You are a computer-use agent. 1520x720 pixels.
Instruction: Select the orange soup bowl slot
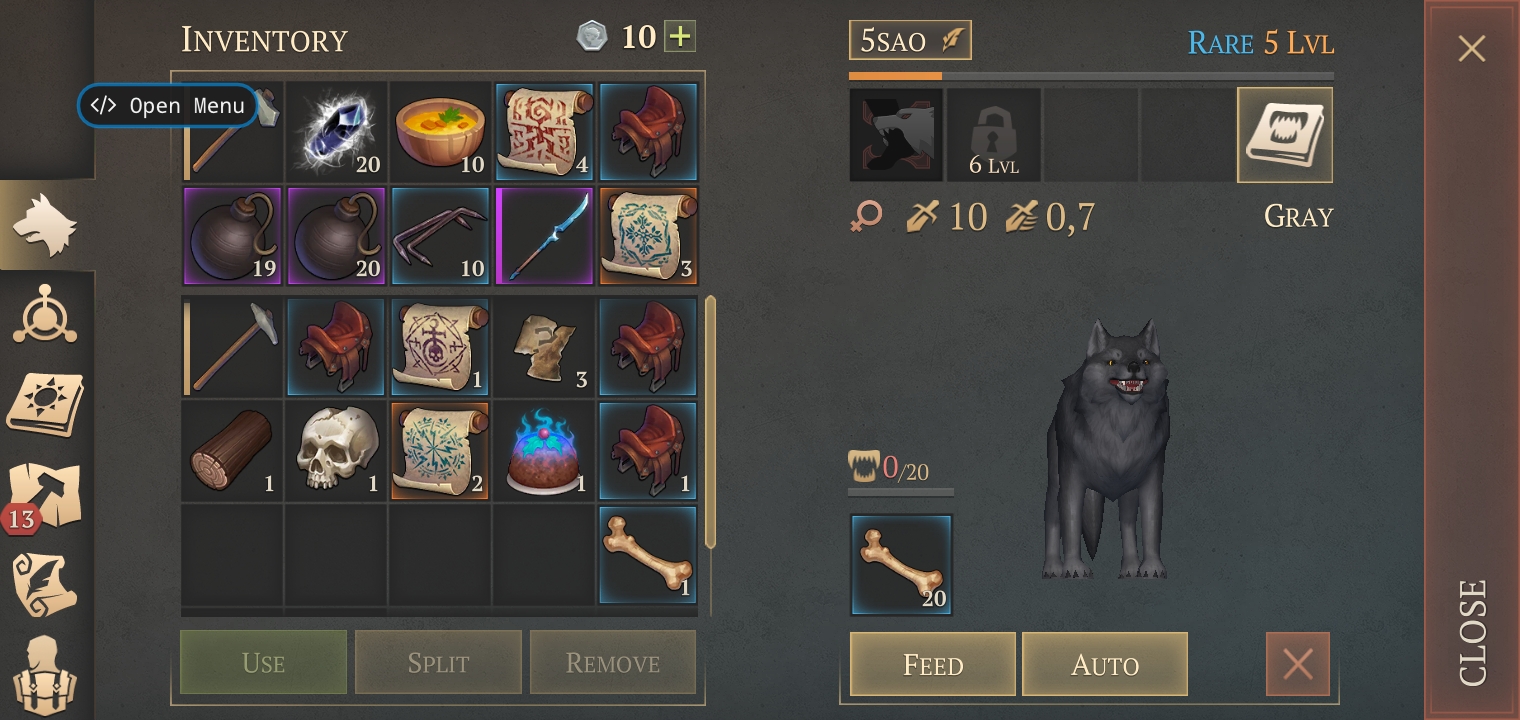click(440, 132)
